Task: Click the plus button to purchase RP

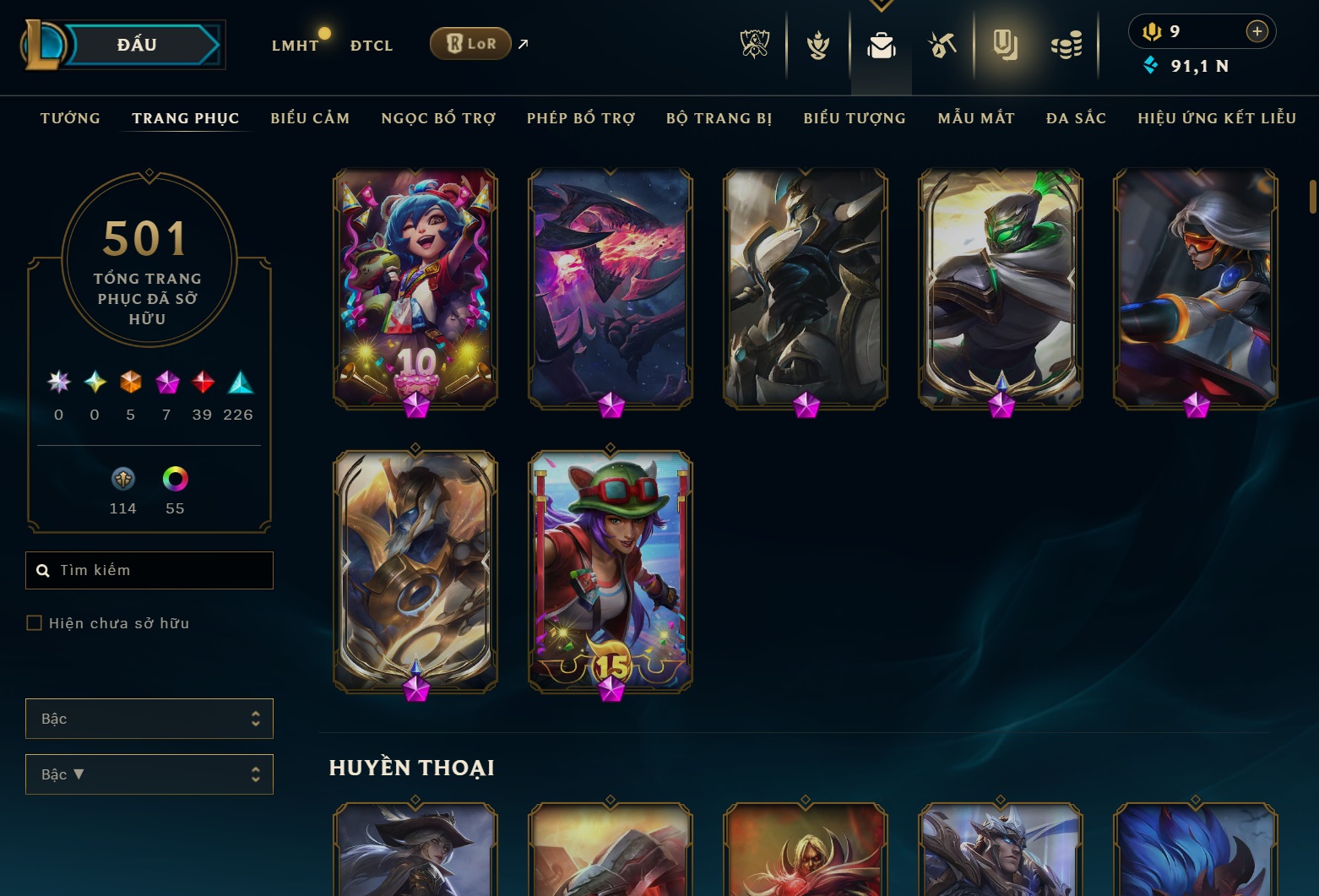Action: [1257, 30]
